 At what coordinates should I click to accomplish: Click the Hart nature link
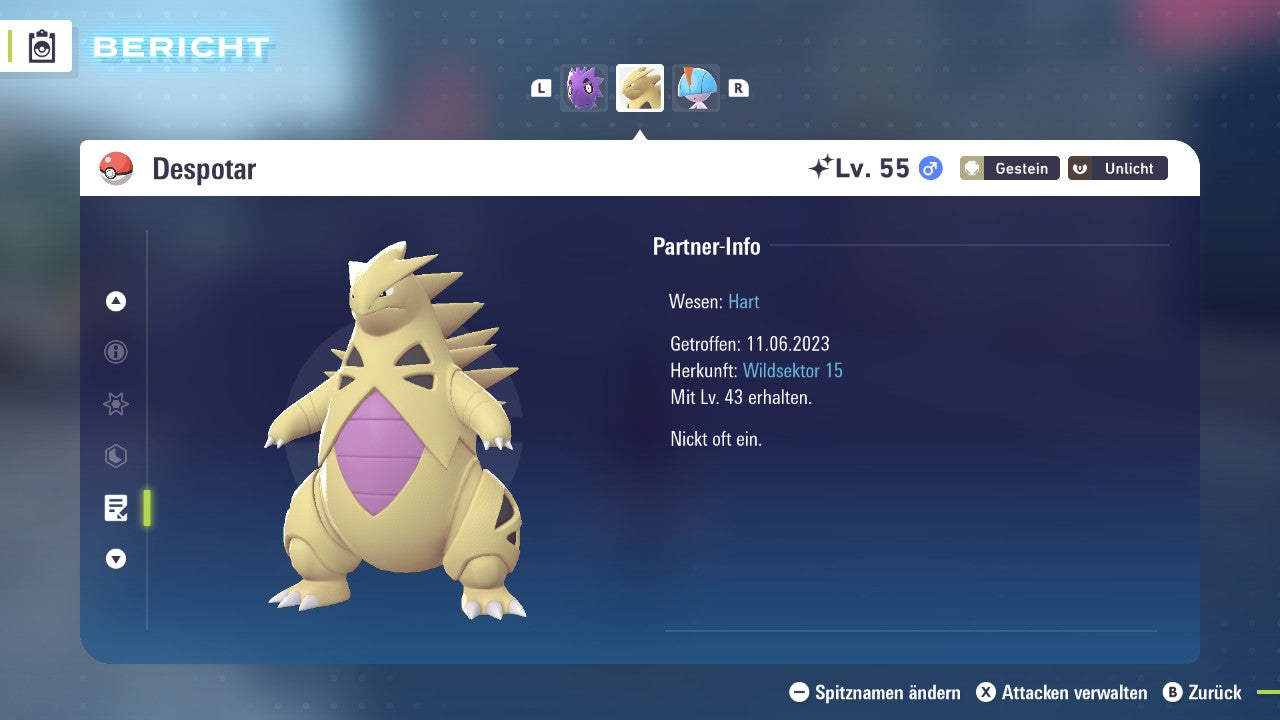coord(743,301)
